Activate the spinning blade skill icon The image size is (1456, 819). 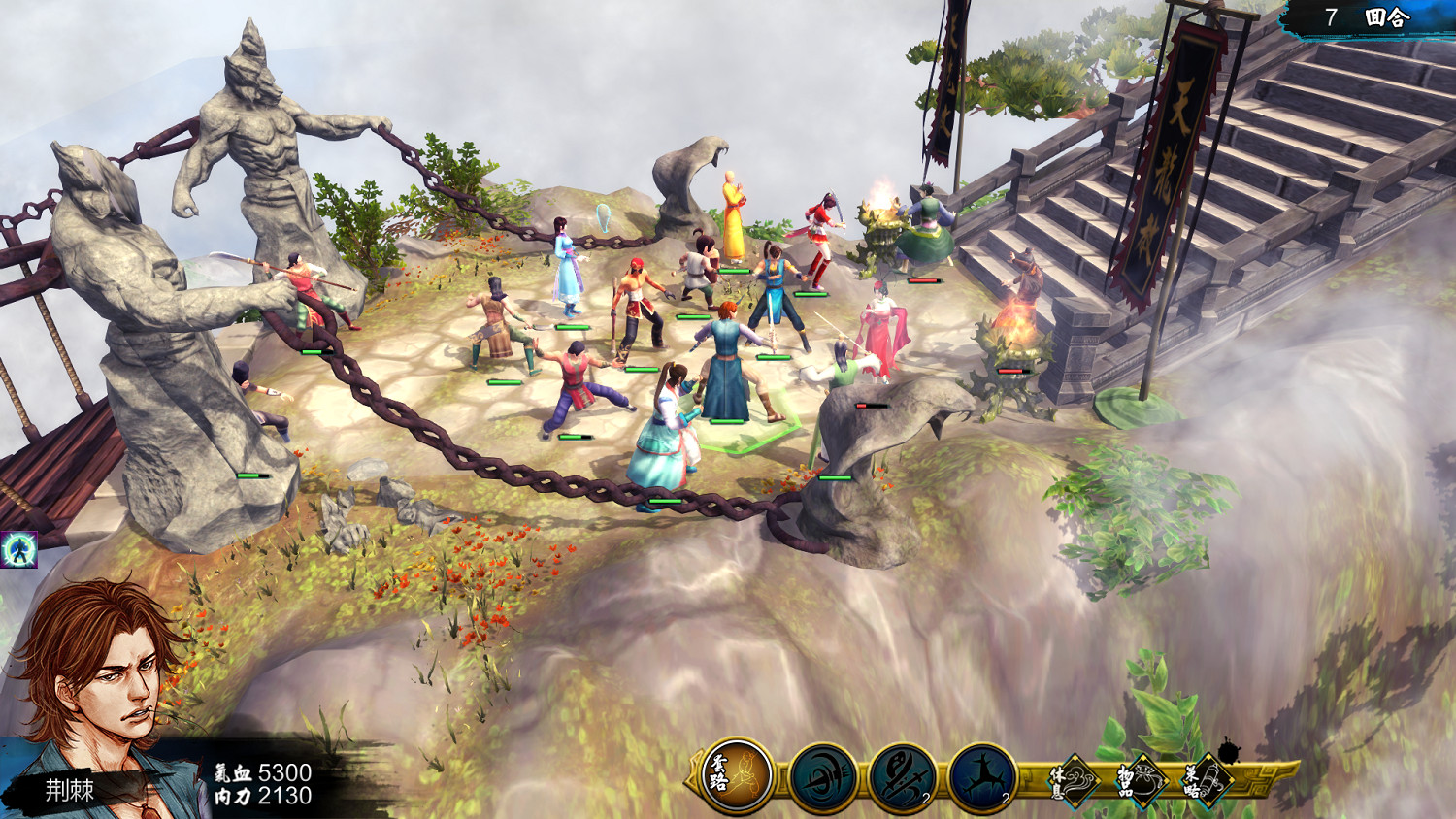click(x=823, y=777)
